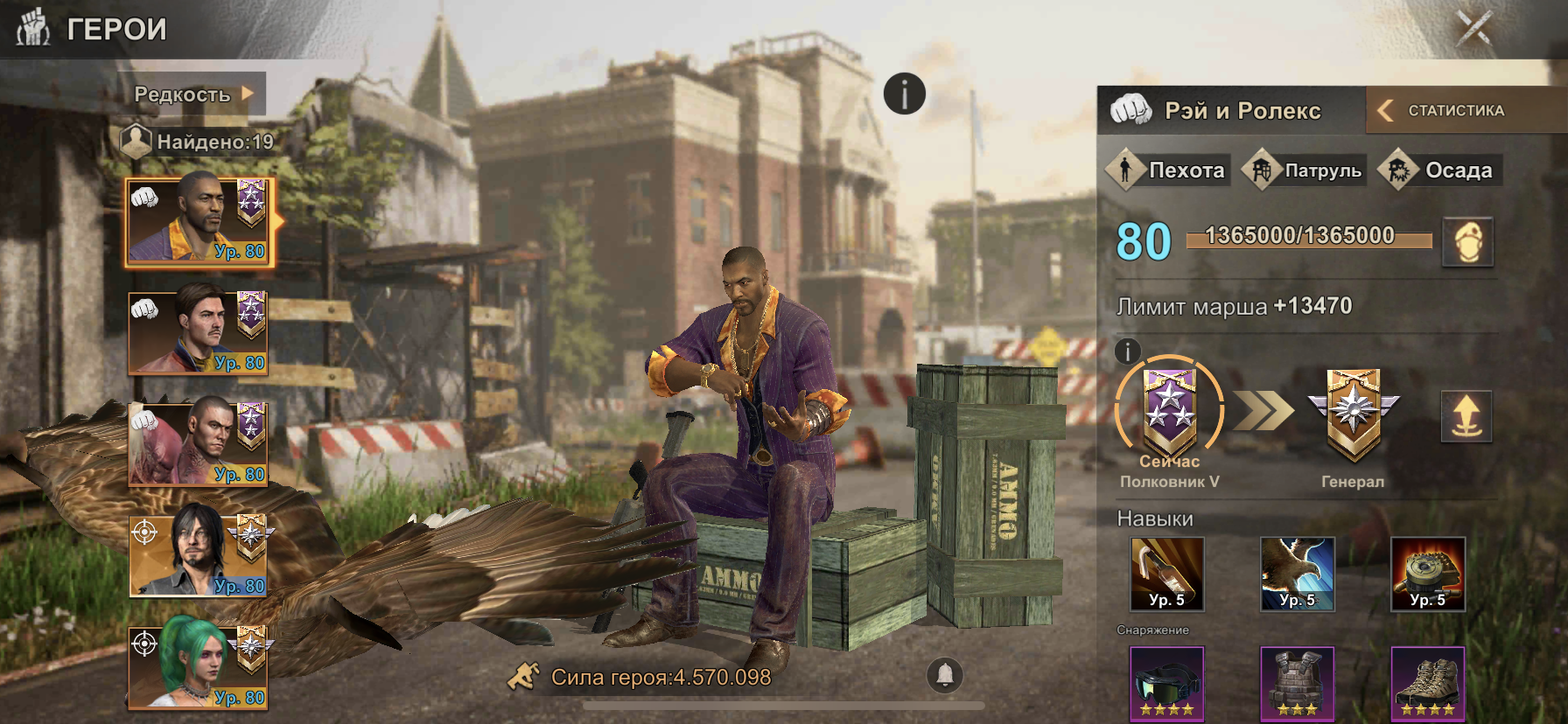Image resolution: width=1568 pixels, height=724 pixels.
Task: Choose the tattooed bald hero portrait
Action: pyautogui.click(x=199, y=444)
